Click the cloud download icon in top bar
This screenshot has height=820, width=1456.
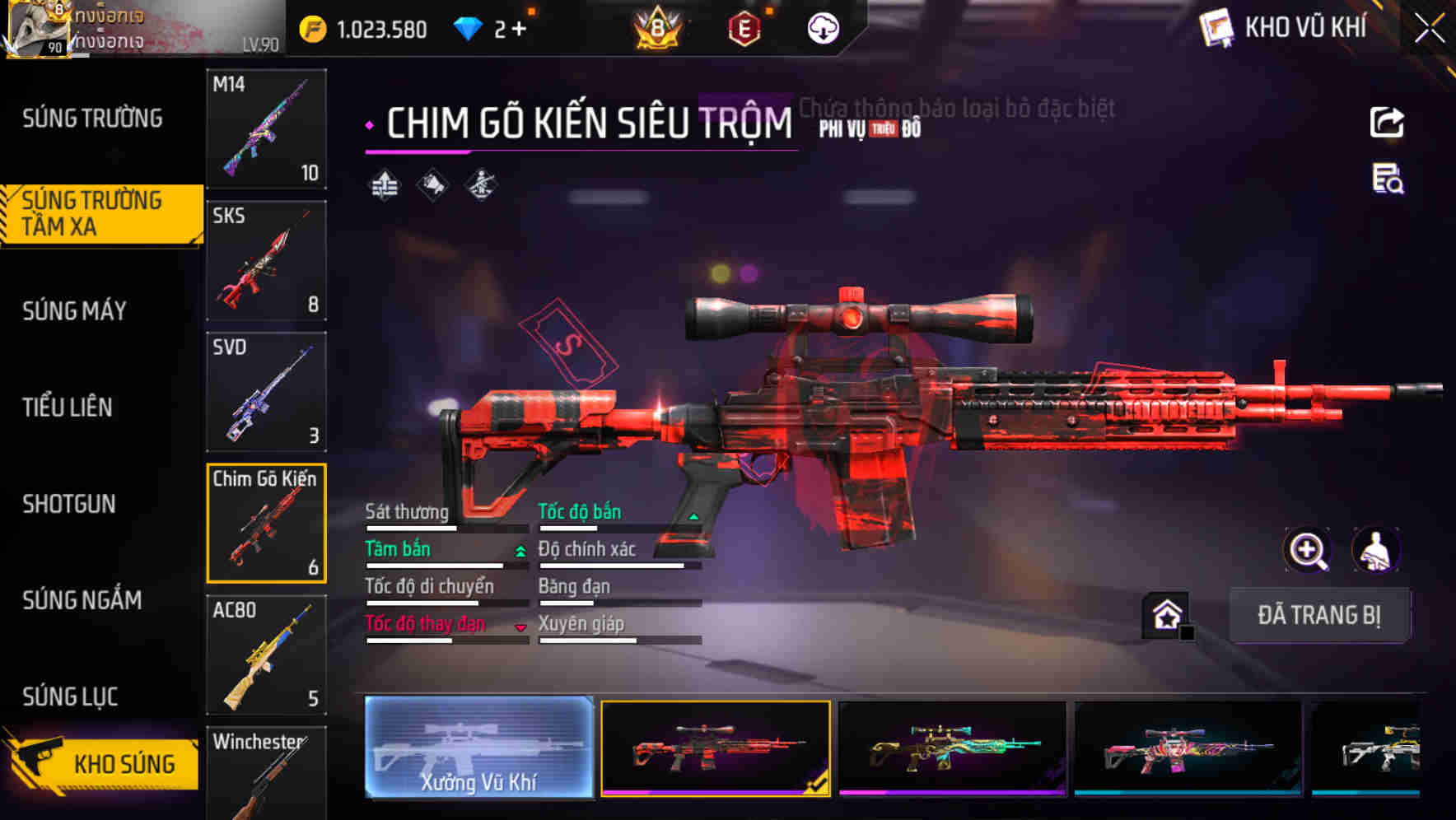point(822,27)
